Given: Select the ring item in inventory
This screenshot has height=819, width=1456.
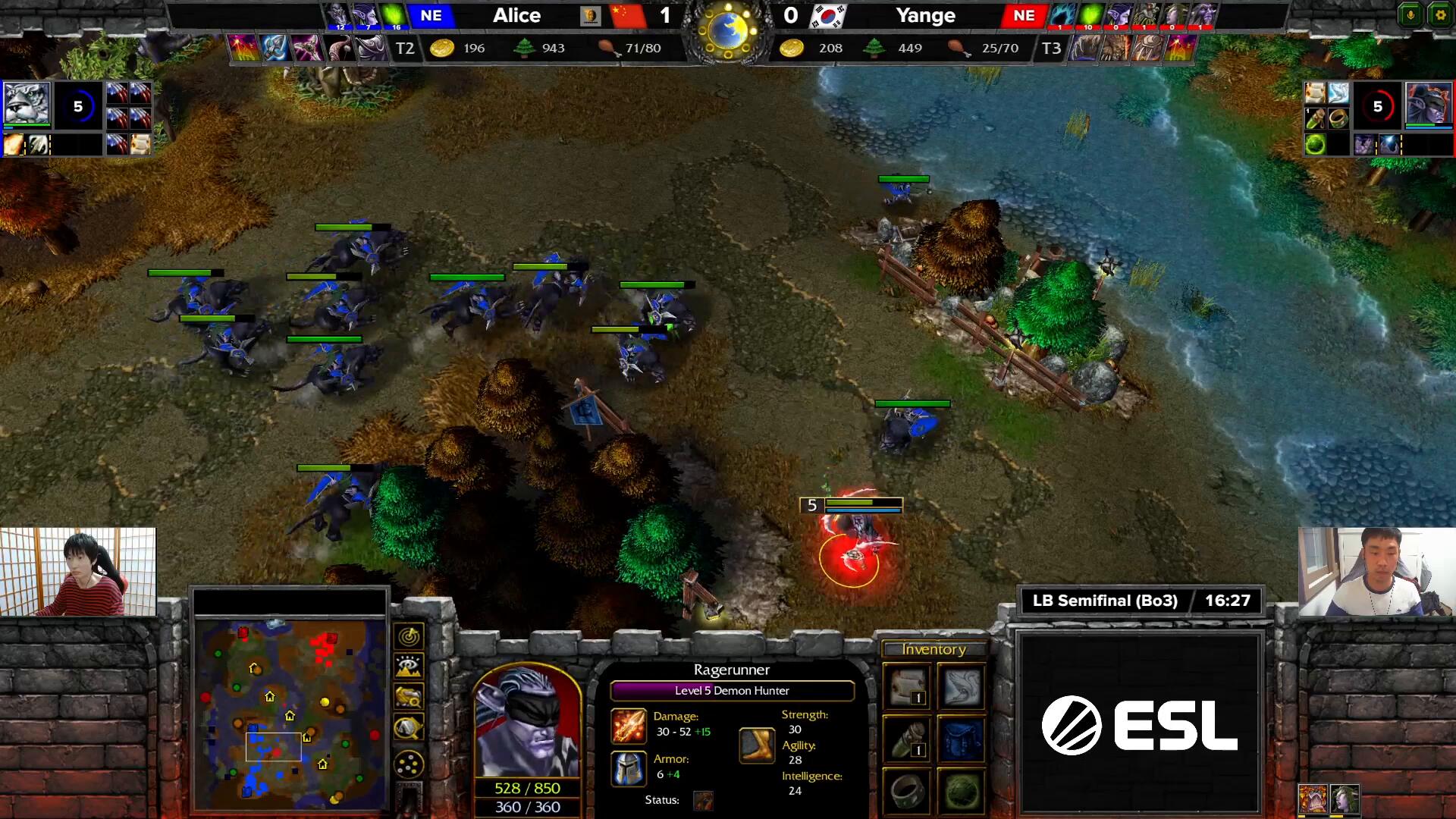Looking at the screenshot, I should pos(908,792).
